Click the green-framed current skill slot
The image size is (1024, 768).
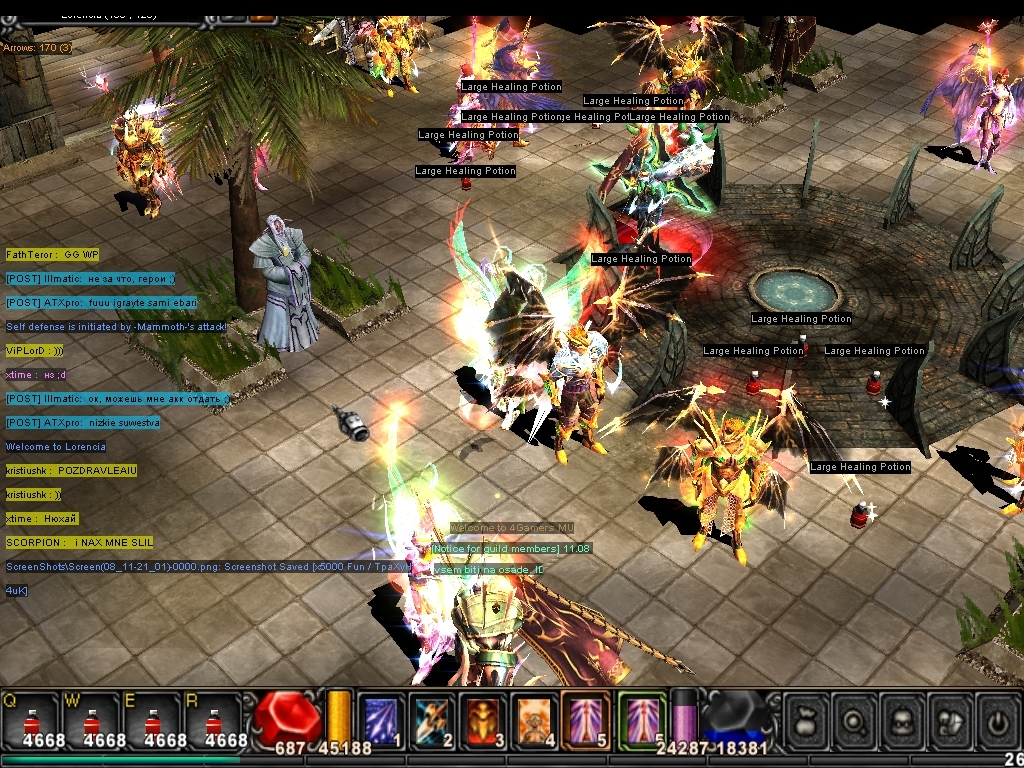pos(642,720)
